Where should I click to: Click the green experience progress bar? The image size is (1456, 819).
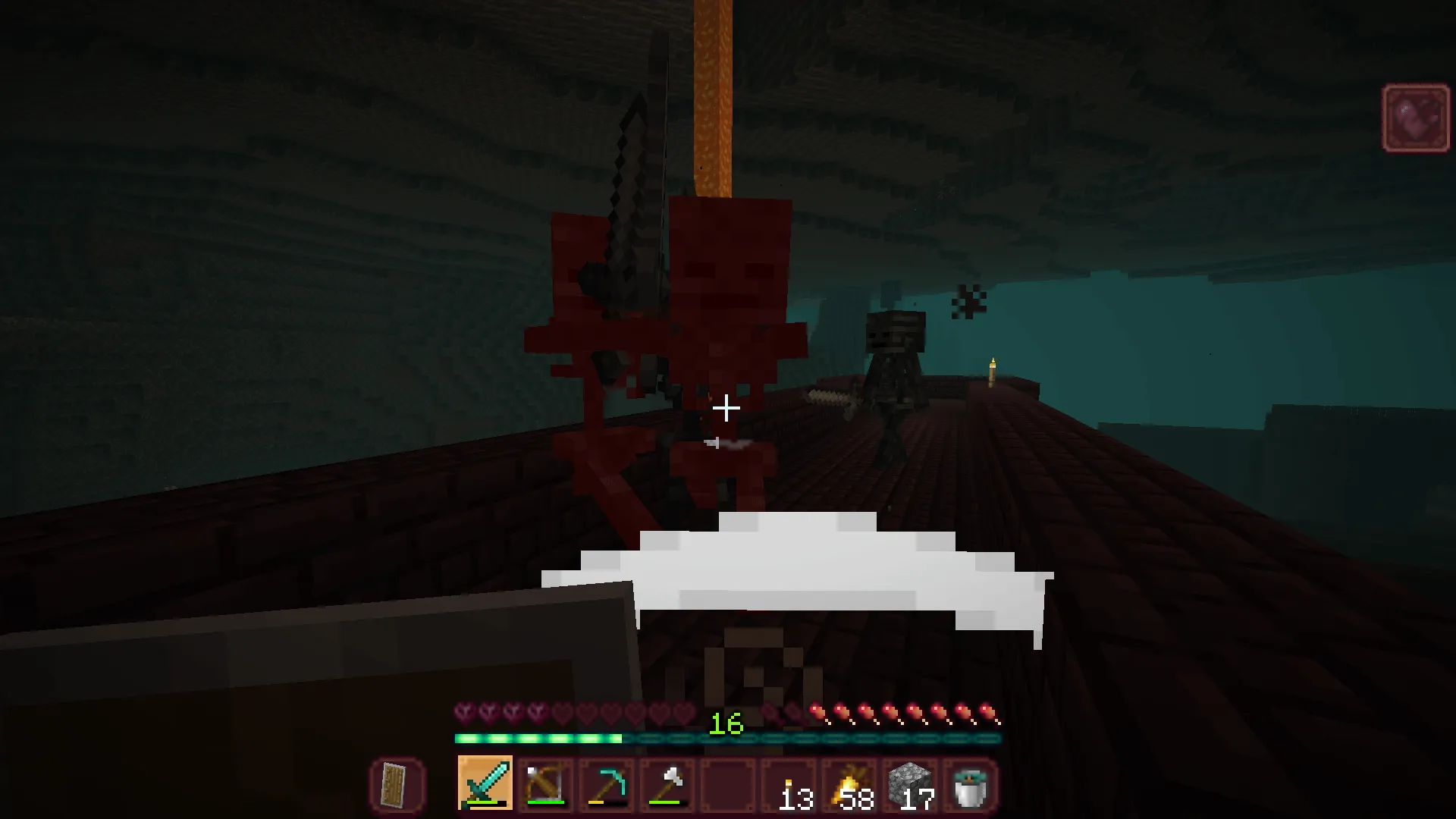538,738
